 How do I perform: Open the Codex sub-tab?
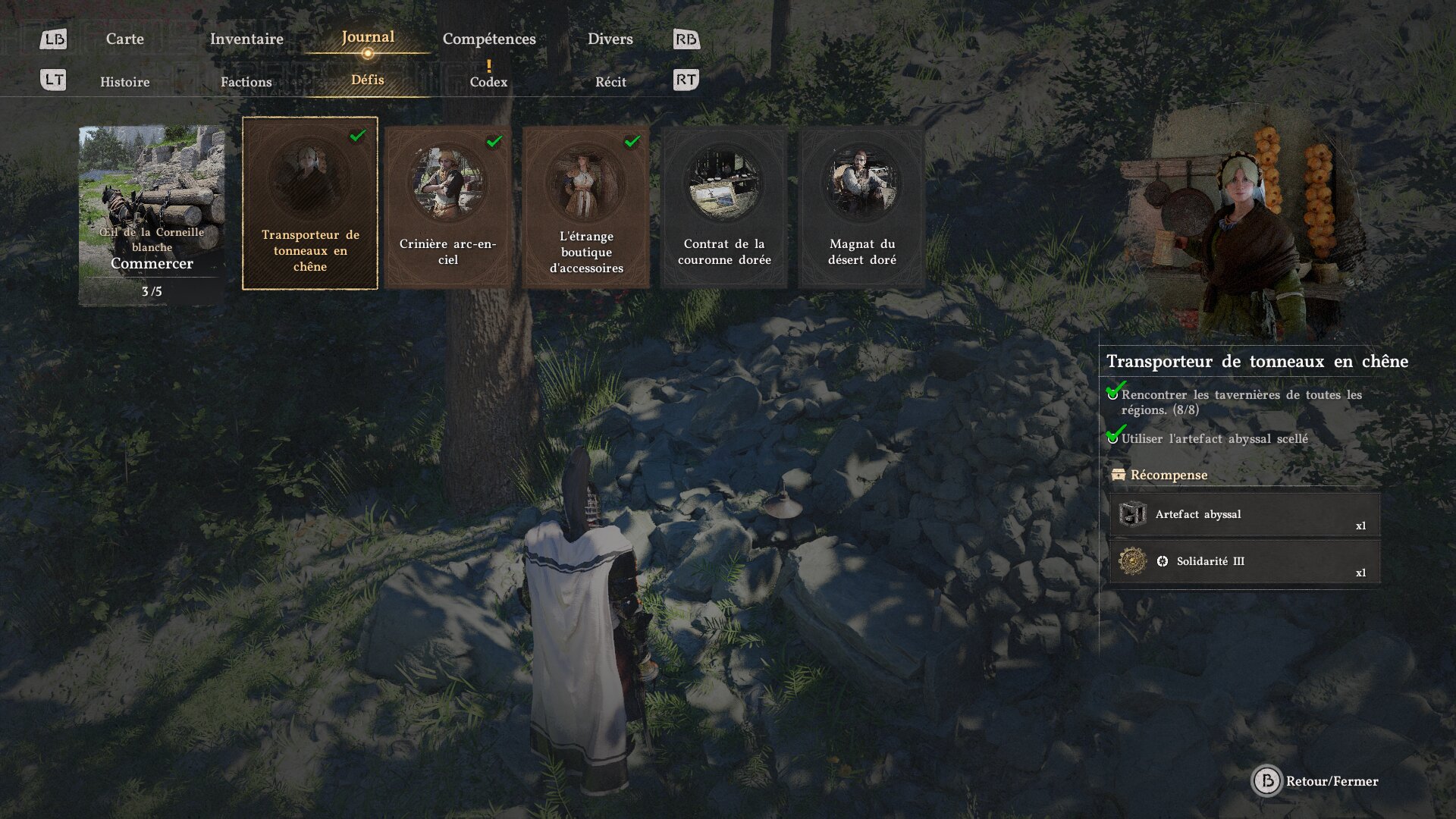coord(488,82)
